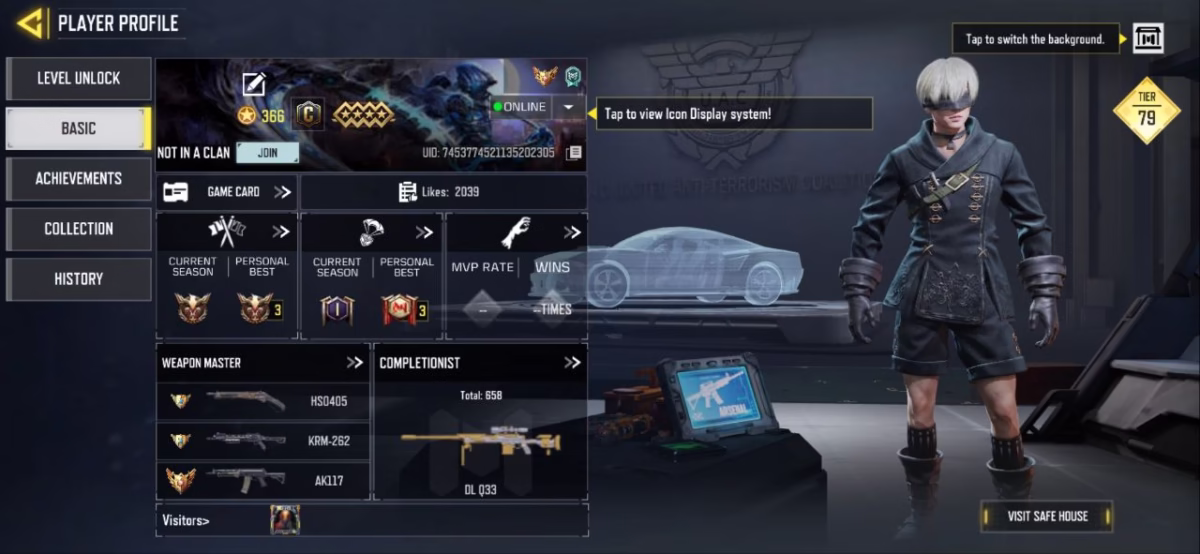Expand the Weapon Master section
The width and height of the screenshot is (1200, 554).
pyautogui.click(x=354, y=363)
